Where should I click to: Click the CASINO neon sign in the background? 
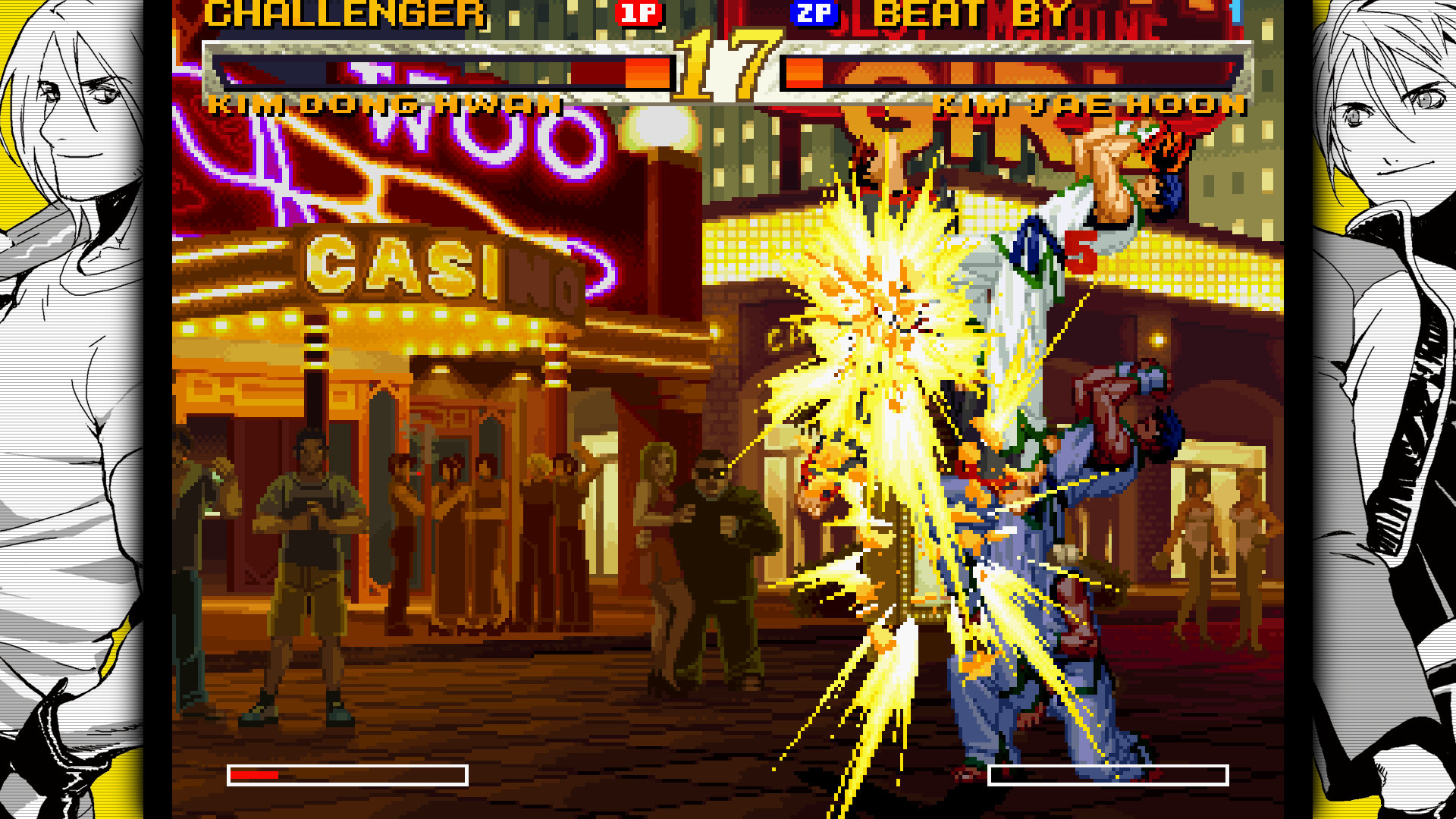pyautogui.click(x=425, y=269)
